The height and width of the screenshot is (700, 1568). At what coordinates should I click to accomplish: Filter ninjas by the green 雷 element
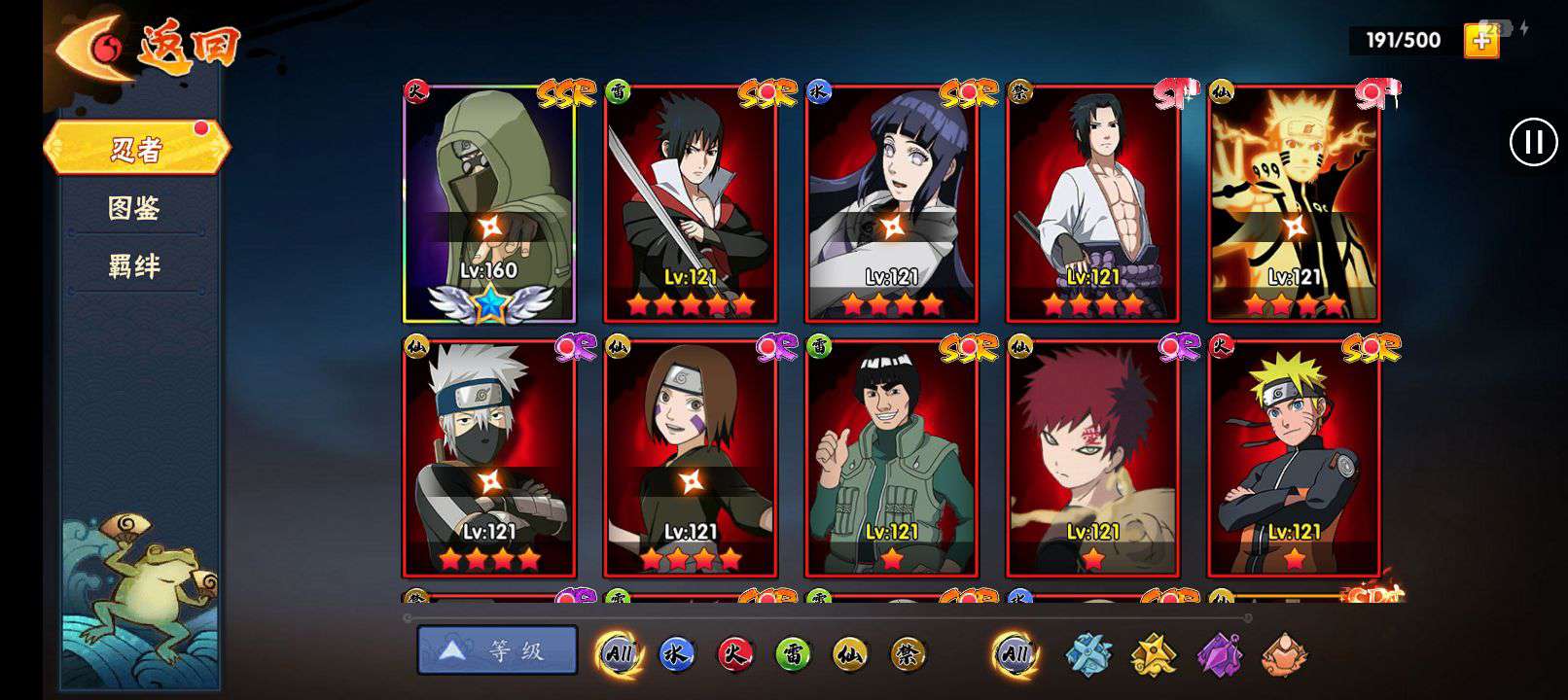pos(793,654)
